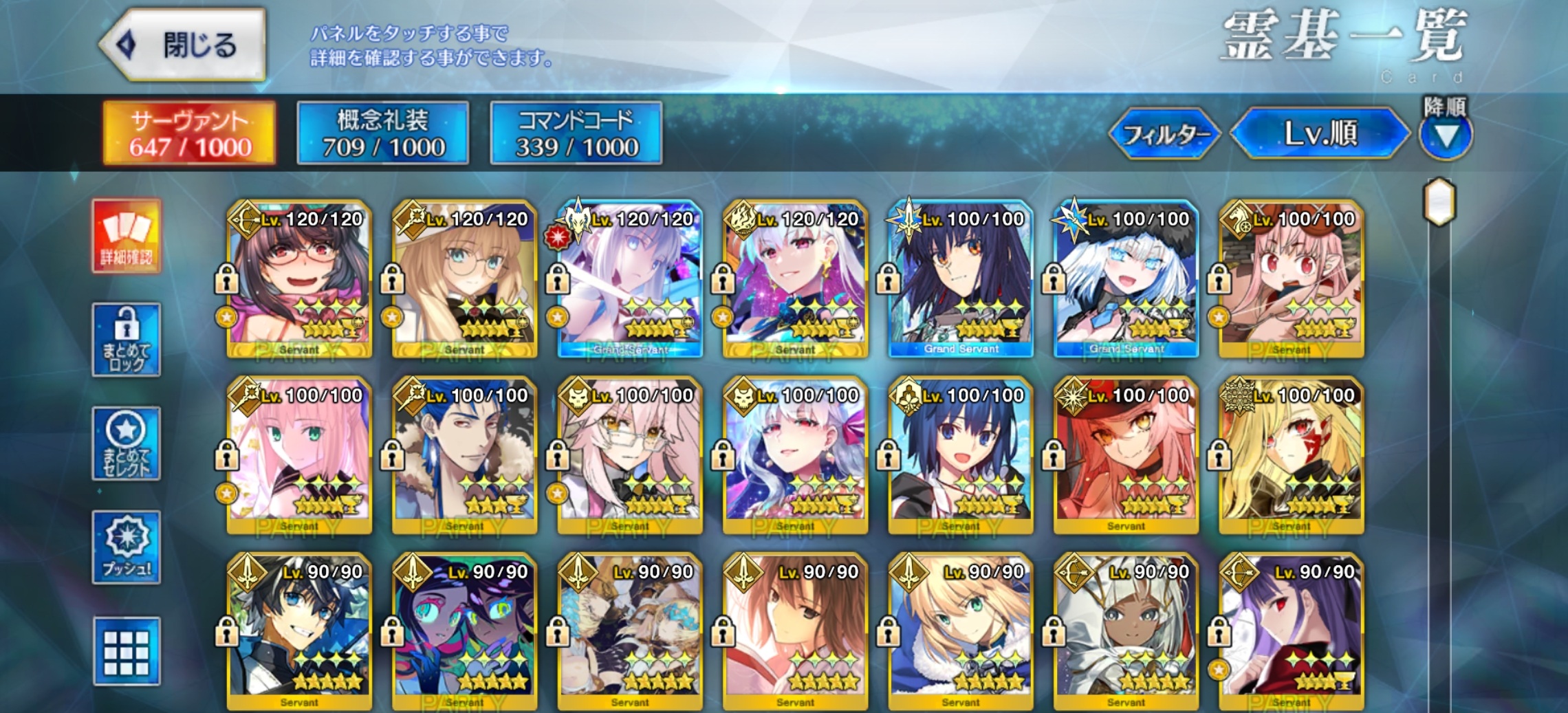Image resolution: width=1568 pixels, height=713 pixels.
Task: Open the Lv.120 blonde witch-hat servant card
Action: tap(465, 280)
